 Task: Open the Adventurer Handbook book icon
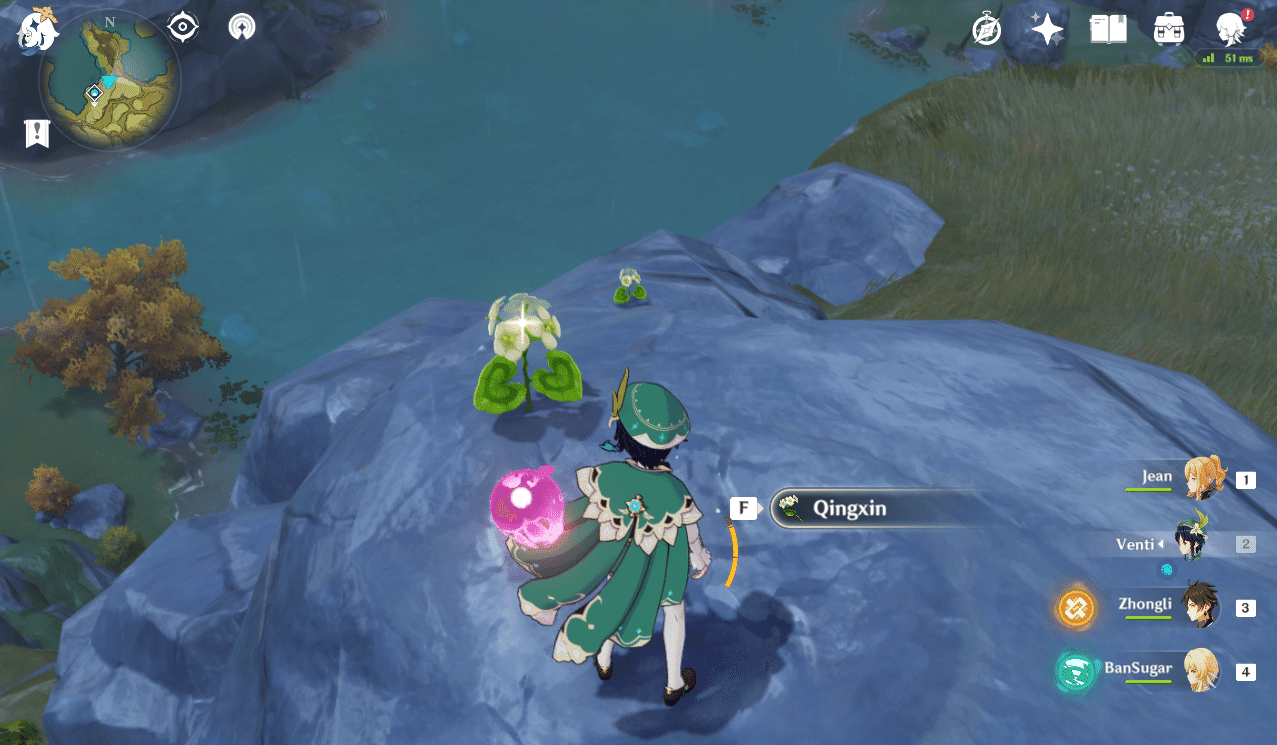coord(1108,29)
